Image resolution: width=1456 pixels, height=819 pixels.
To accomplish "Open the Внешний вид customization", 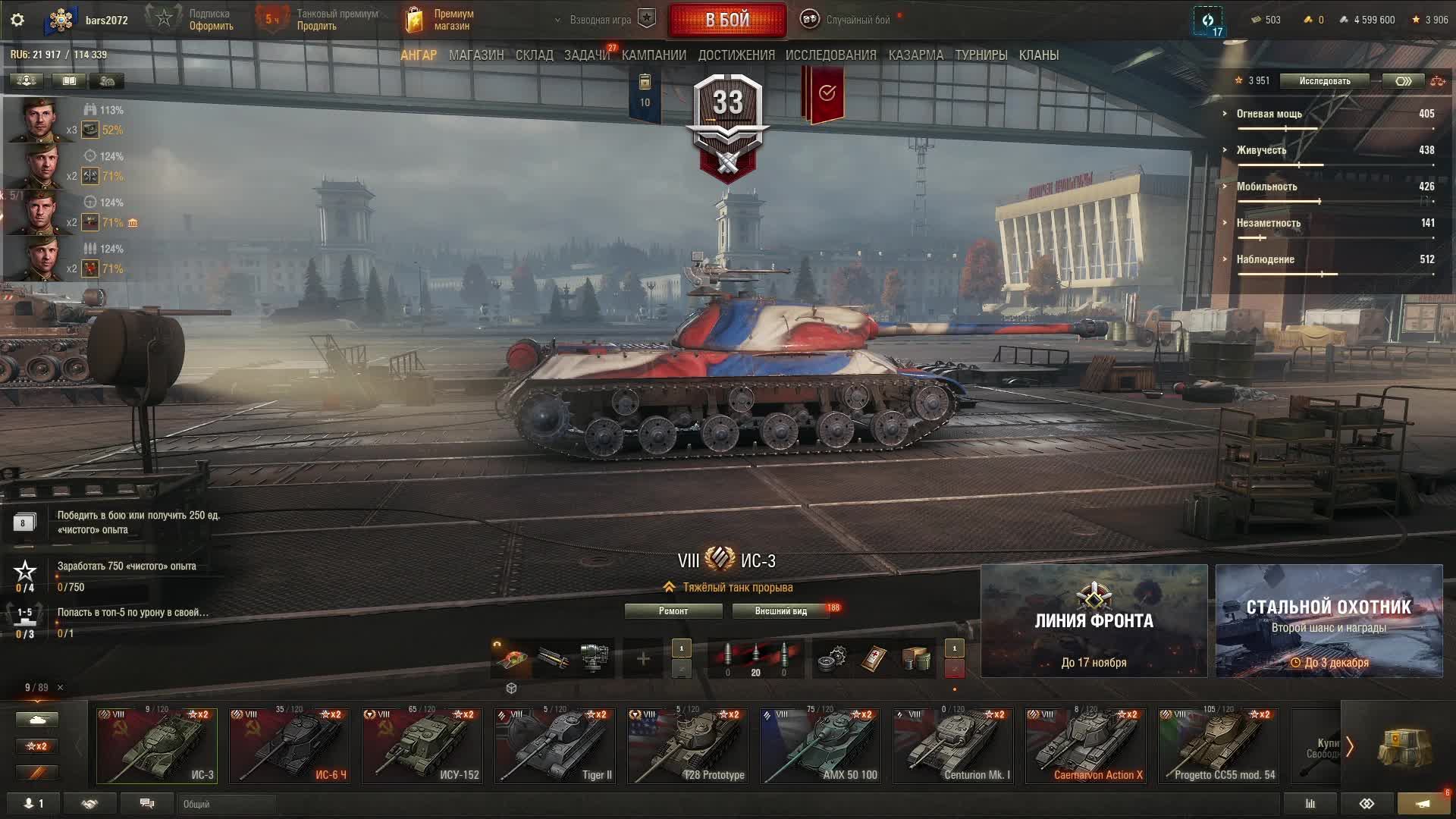I will pyautogui.click(x=780, y=611).
